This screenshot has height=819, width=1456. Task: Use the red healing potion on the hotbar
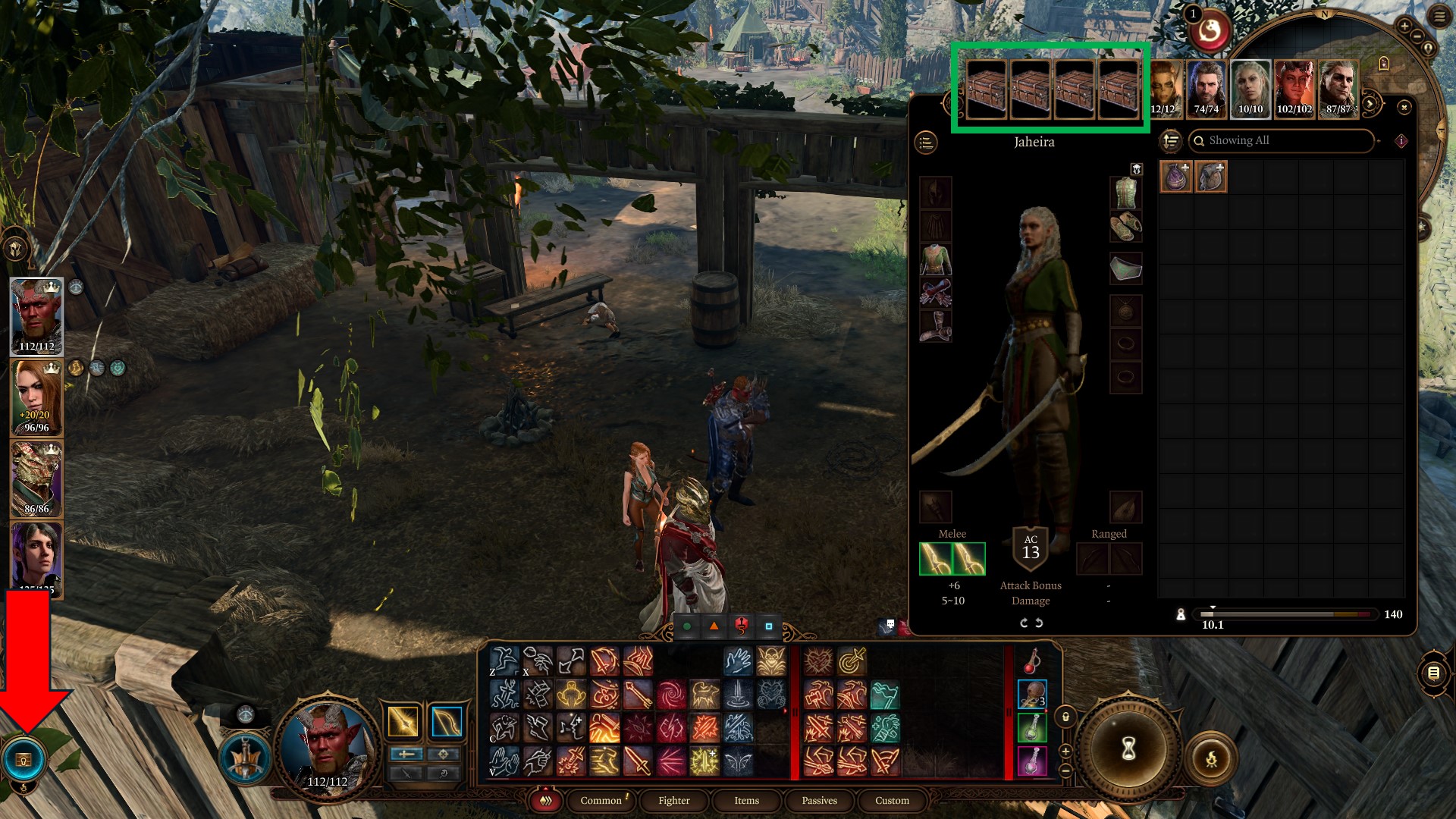[1031, 661]
